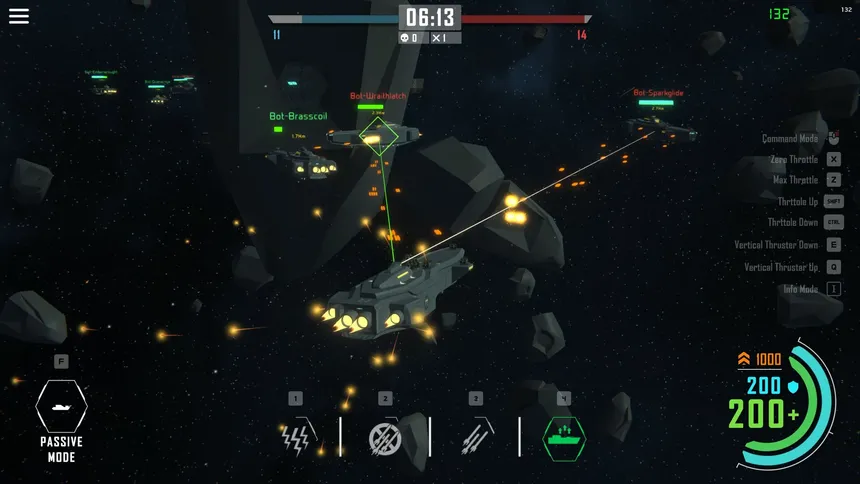Image resolution: width=860 pixels, height=484 pixels.
Task: Open the hamburger menu
Action: coord(19,16)
